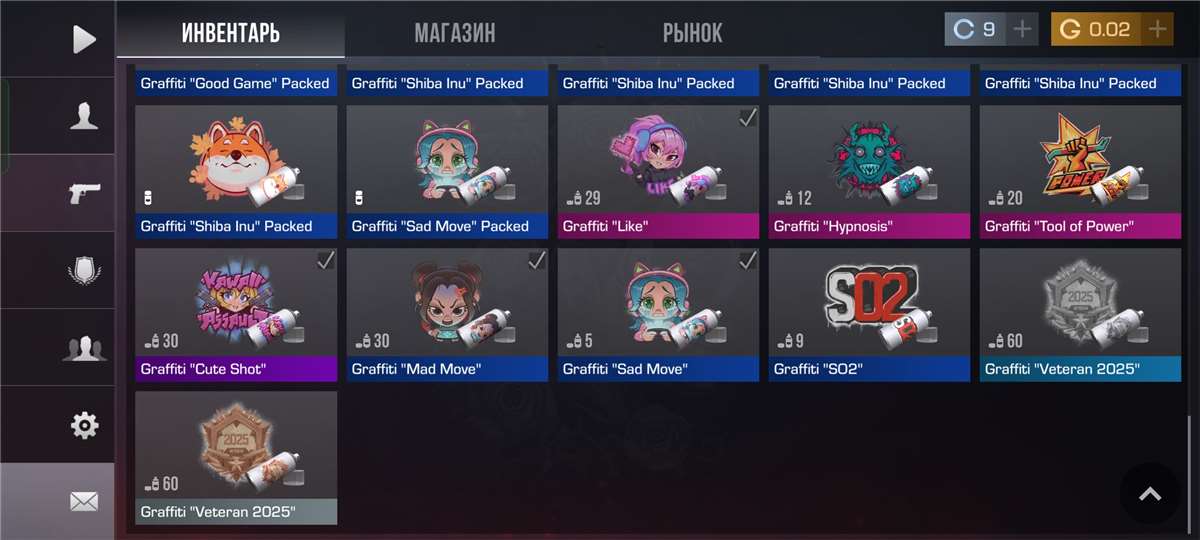Select Graffiti "SO2" item

(x=869, y=313)
